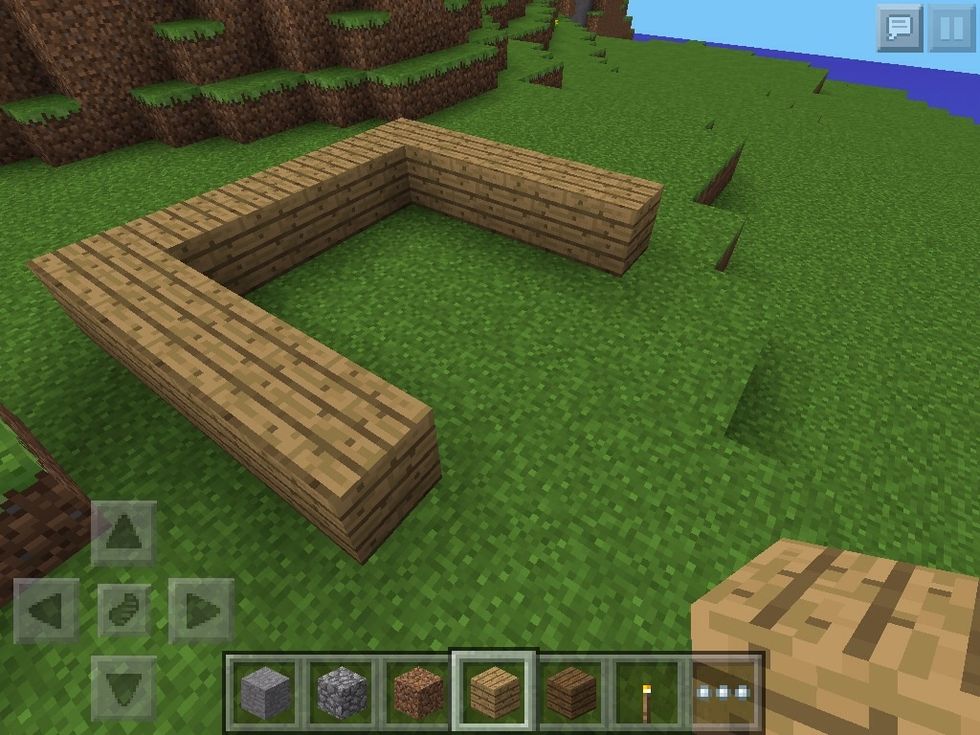Pause the game with the pause button

pos(951,27)
